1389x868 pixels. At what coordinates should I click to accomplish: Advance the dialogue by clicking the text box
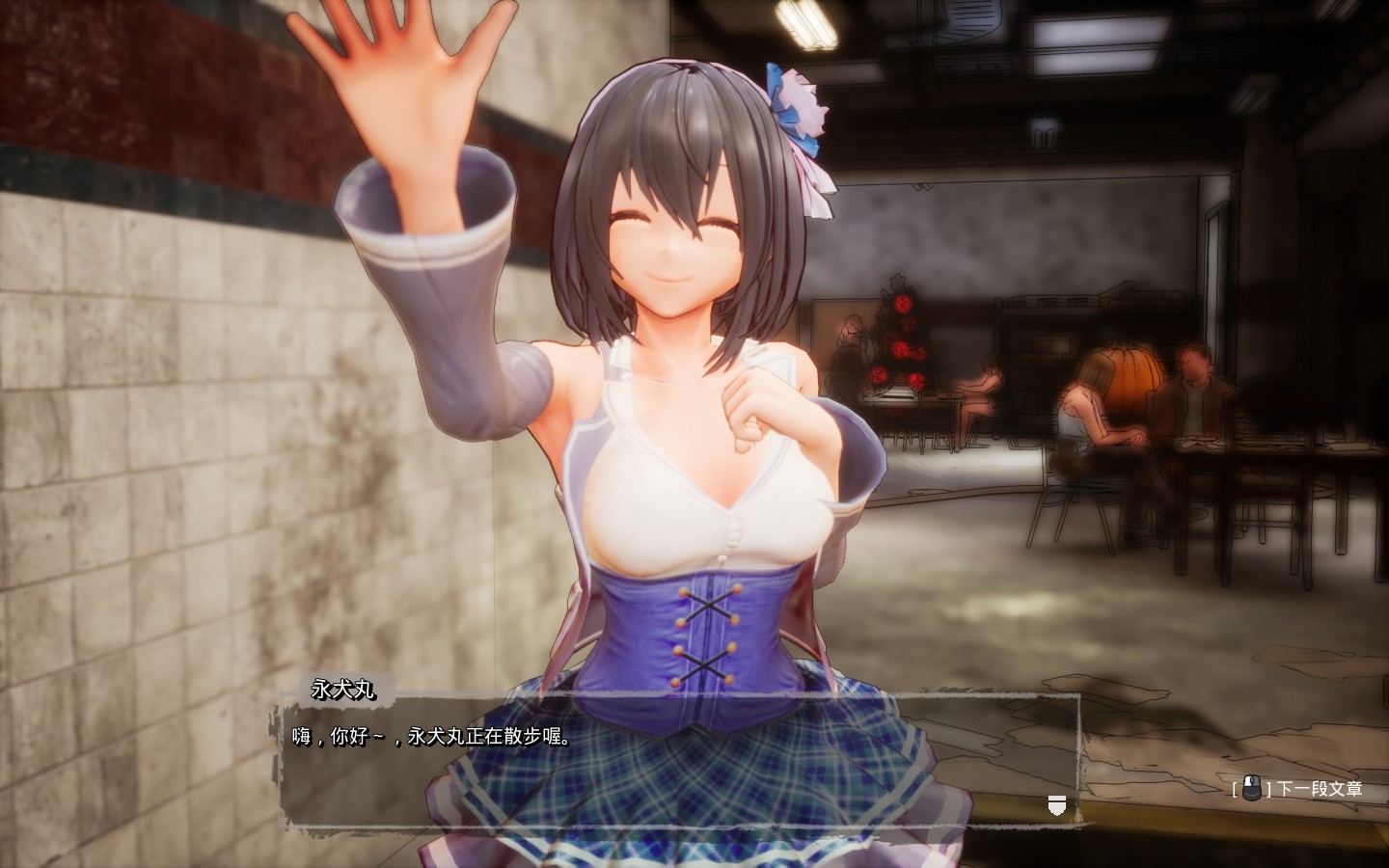675,762
